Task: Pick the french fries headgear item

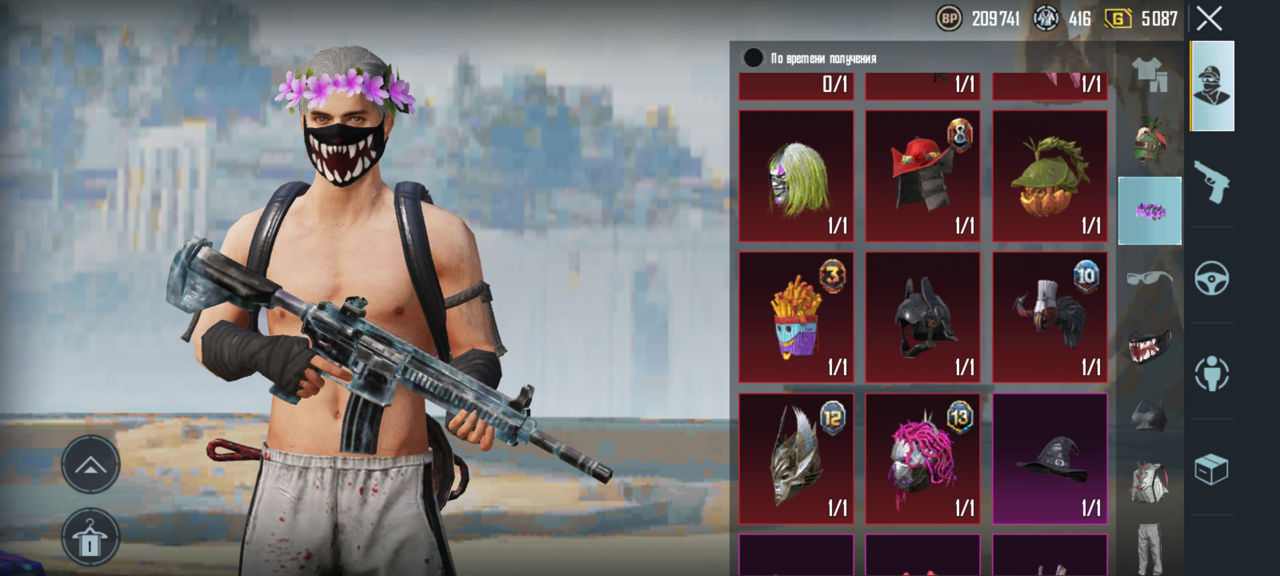Action: pos(796,318)
